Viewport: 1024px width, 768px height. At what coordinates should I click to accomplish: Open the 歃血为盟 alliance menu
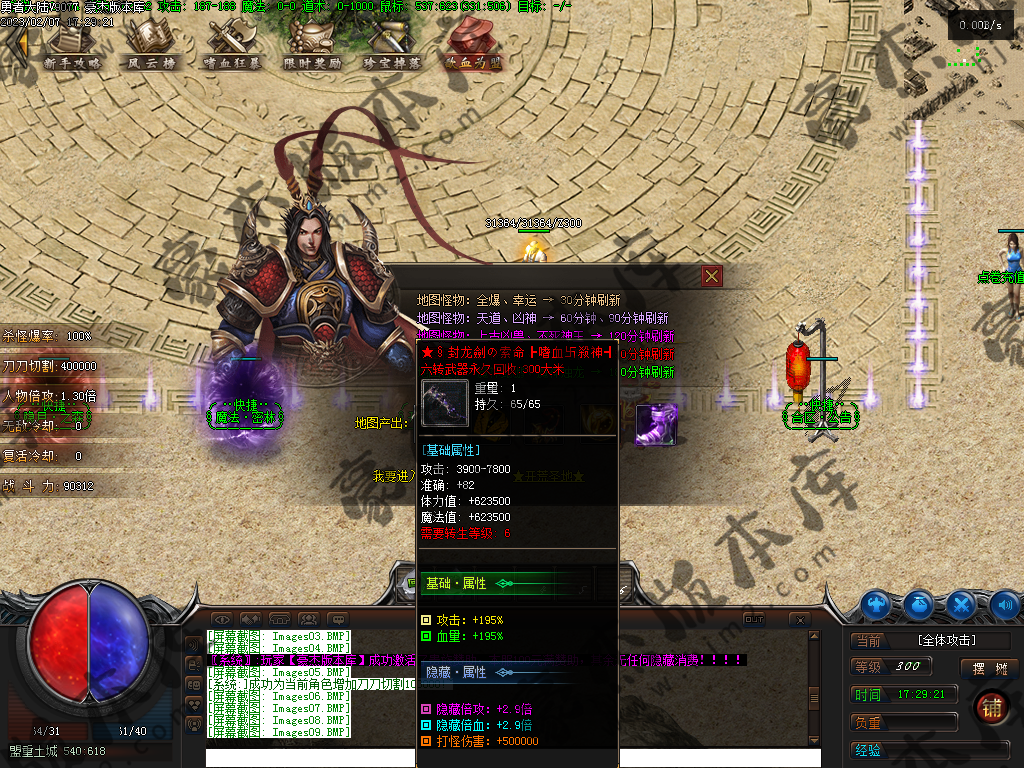(x=474, y=46)
